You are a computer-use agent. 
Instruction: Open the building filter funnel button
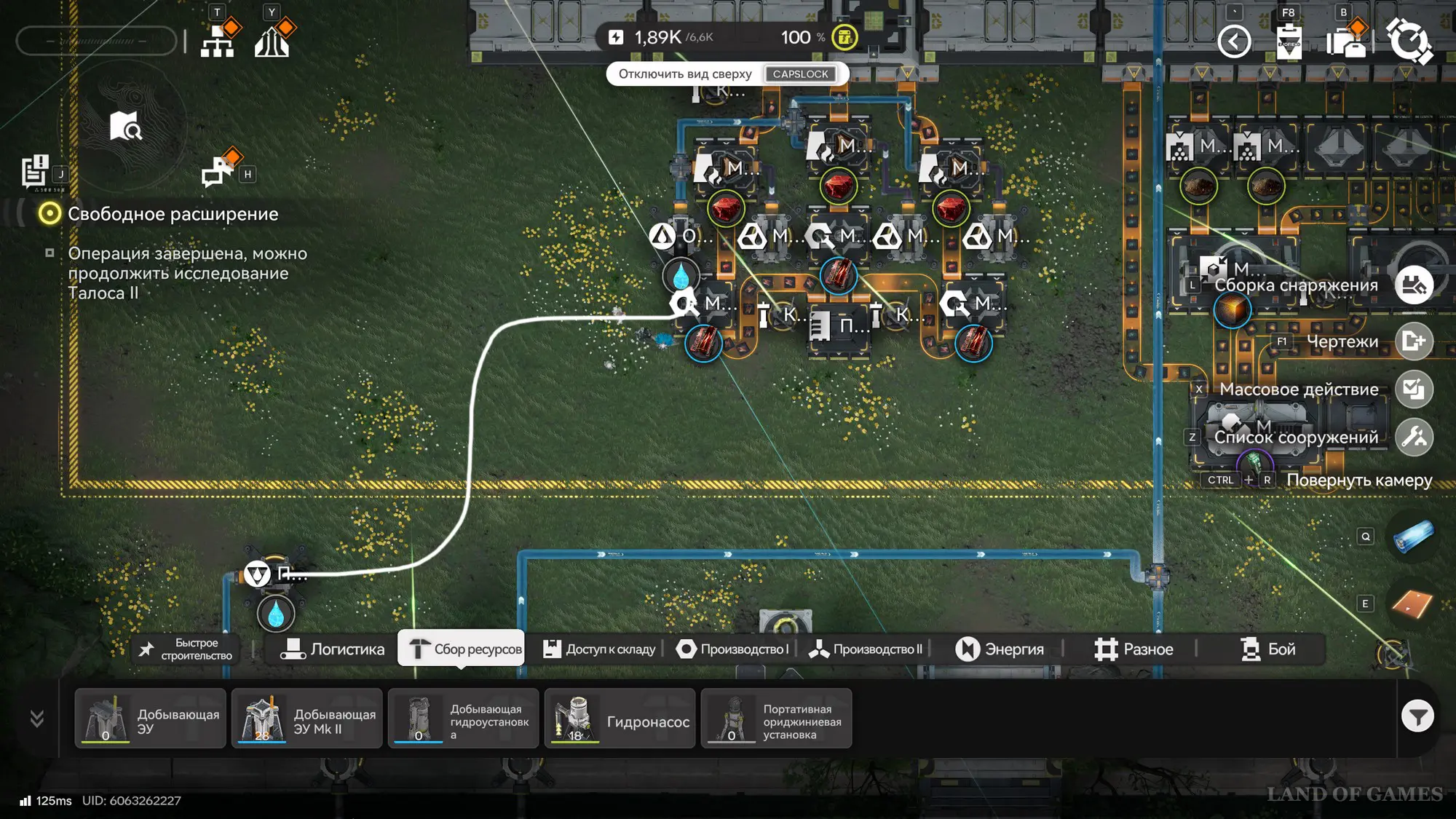tap(1417, 717)
